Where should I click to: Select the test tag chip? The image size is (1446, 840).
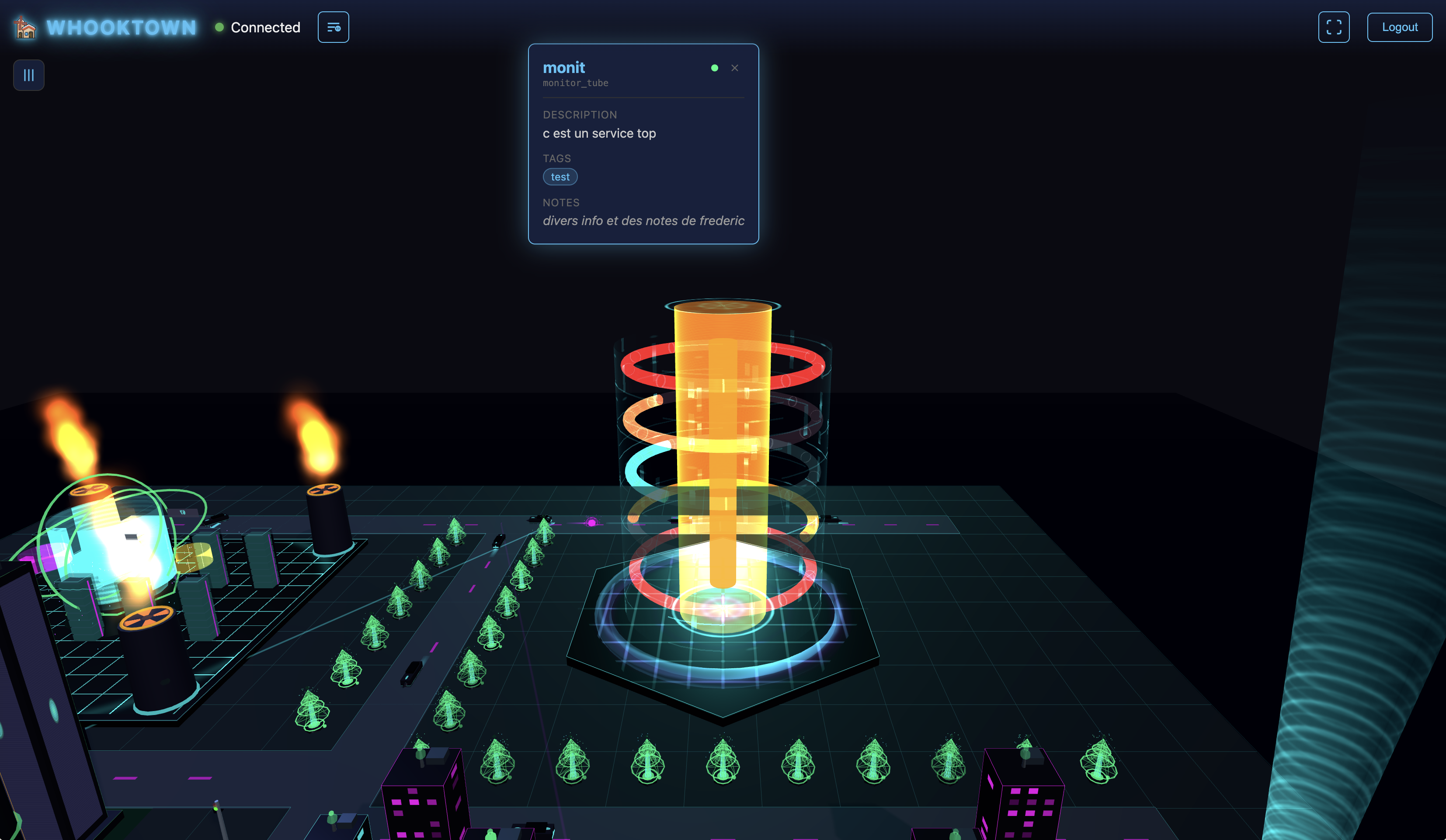(560, 177)
